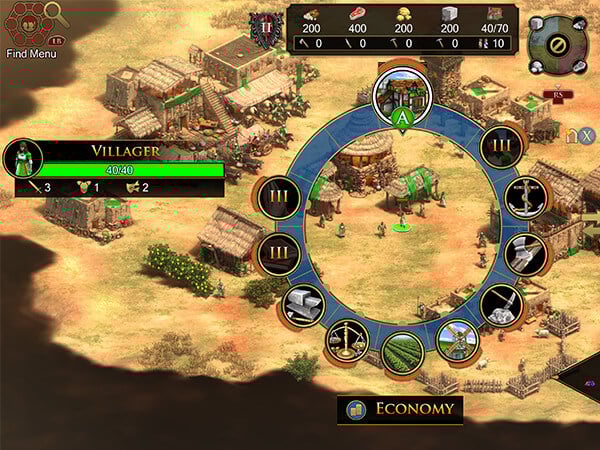Screen dimensions: 600x450
Task: Click the Villager portrait
Action: pyautogui.click(x=21, y=158)
